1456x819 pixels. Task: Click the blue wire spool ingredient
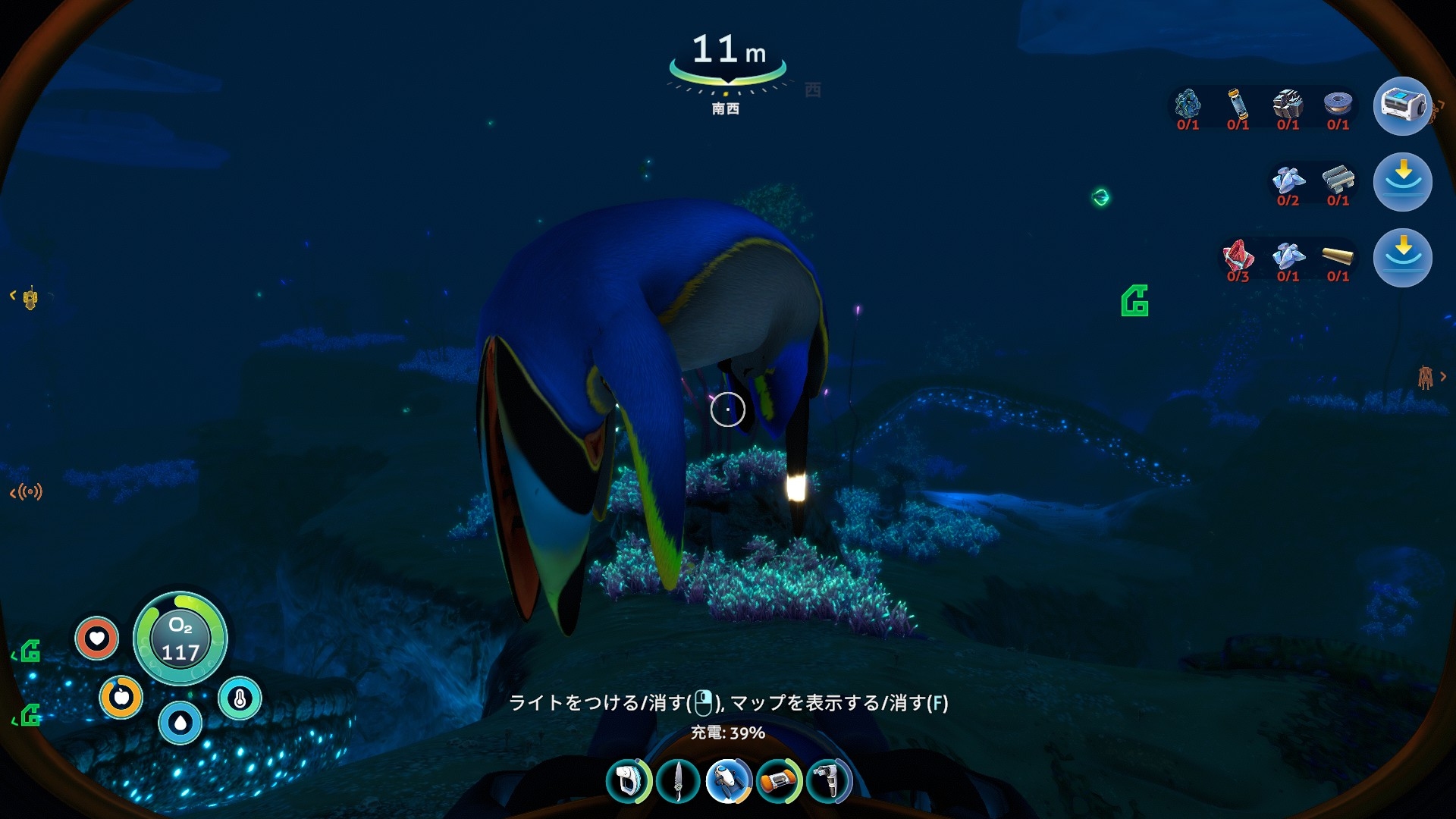pyautogui.click(x=1338, y=105)
